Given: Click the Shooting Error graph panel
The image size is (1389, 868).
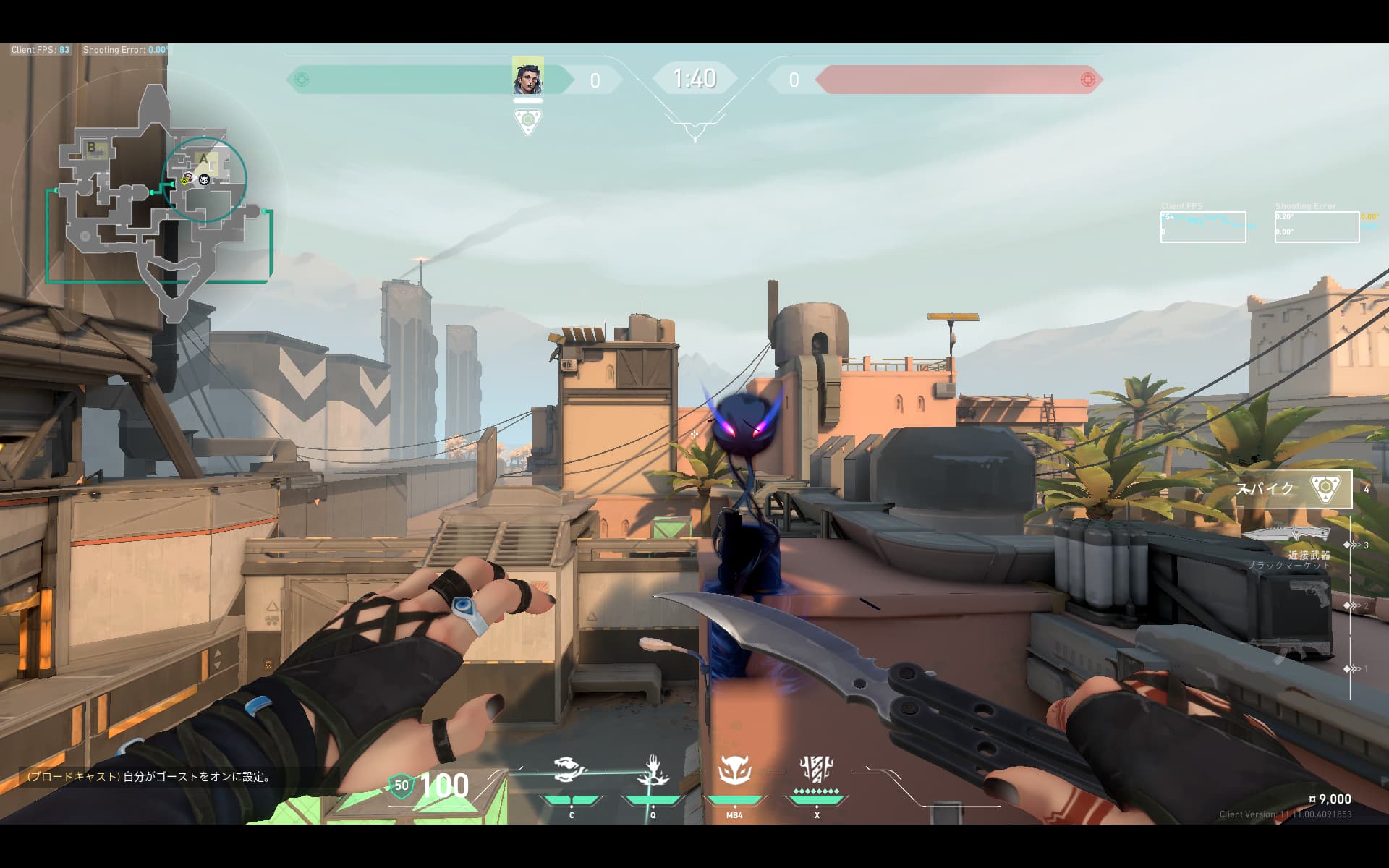Looking at the screenshot, I should pyautogui.click(x=1317, y=226).
